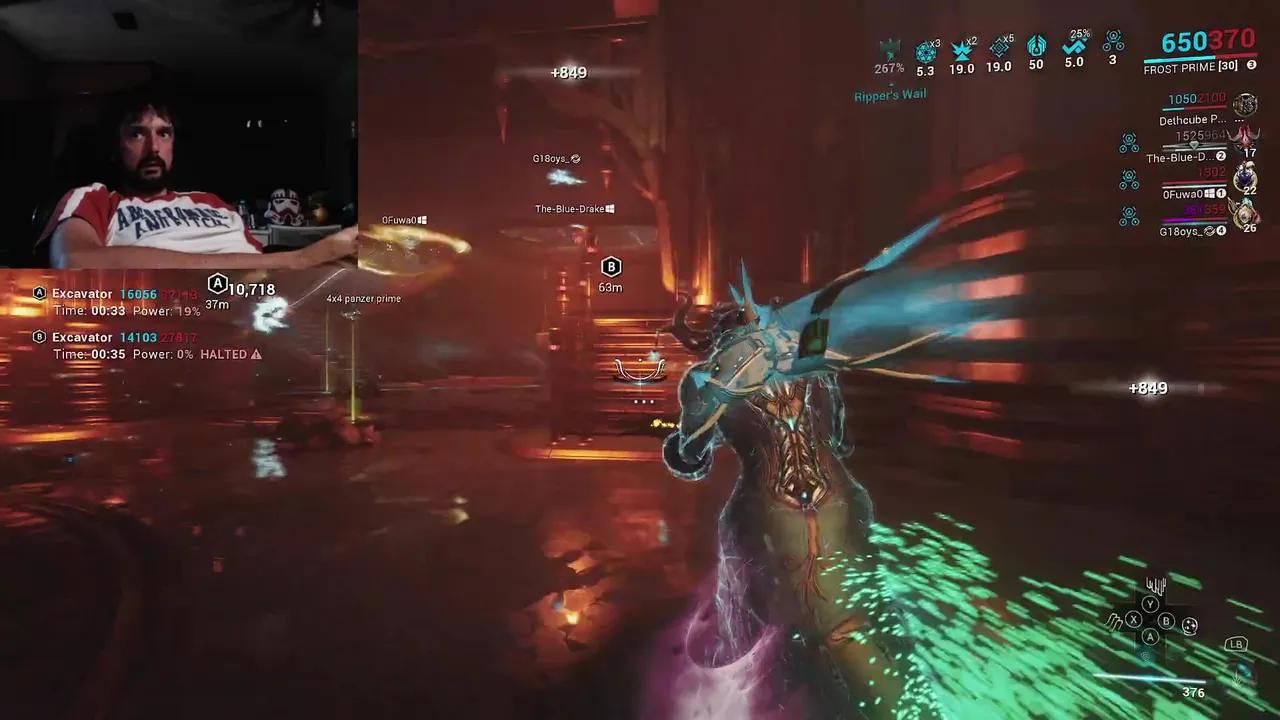Click the 4x4 panzer prime label
Viewport: 1280px width, 720px height.
click(x=364, y=298)
